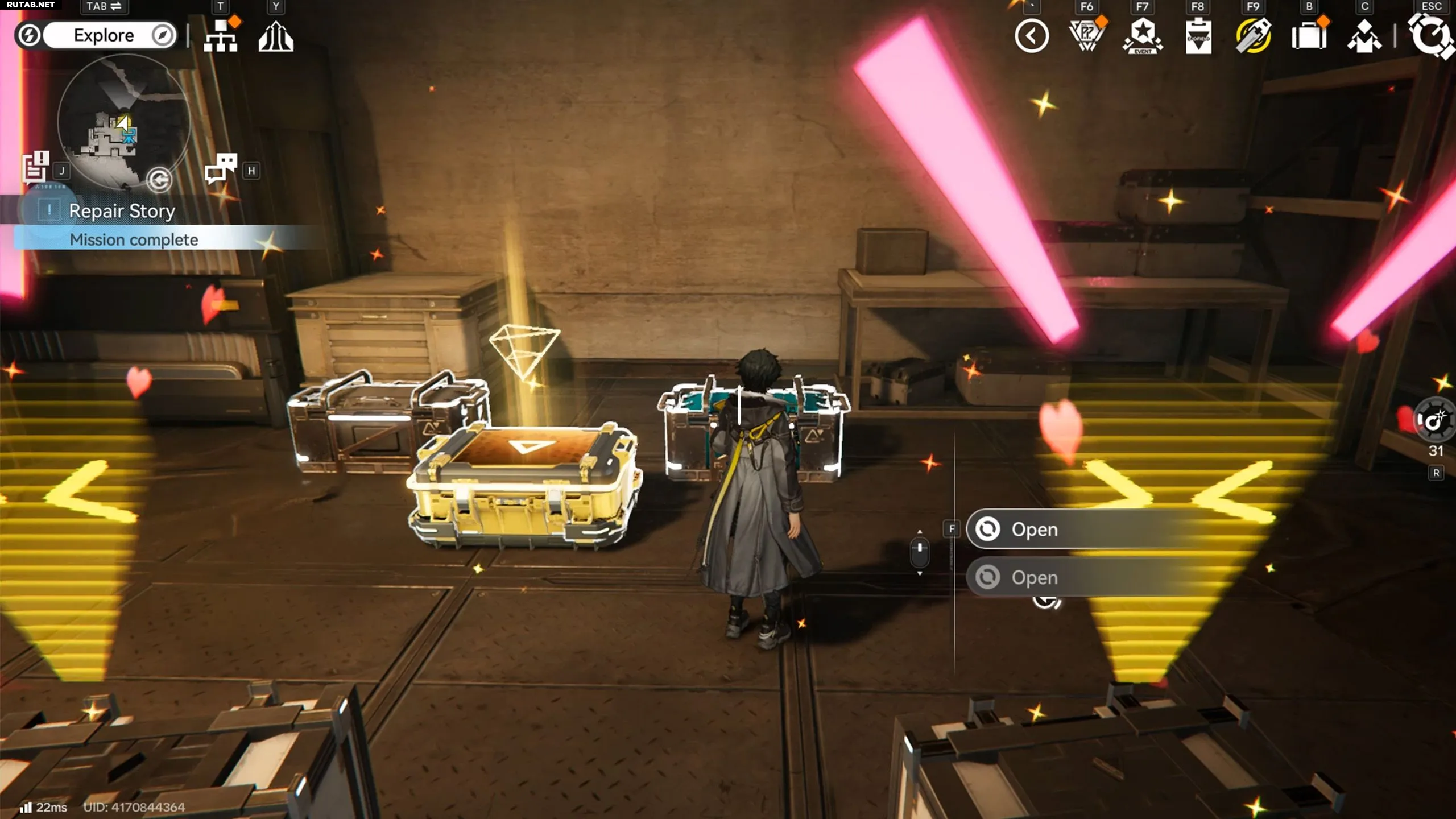Screen dimensions: 1456x819
Task: Click the triple-arrow icon
Action: 276,36
